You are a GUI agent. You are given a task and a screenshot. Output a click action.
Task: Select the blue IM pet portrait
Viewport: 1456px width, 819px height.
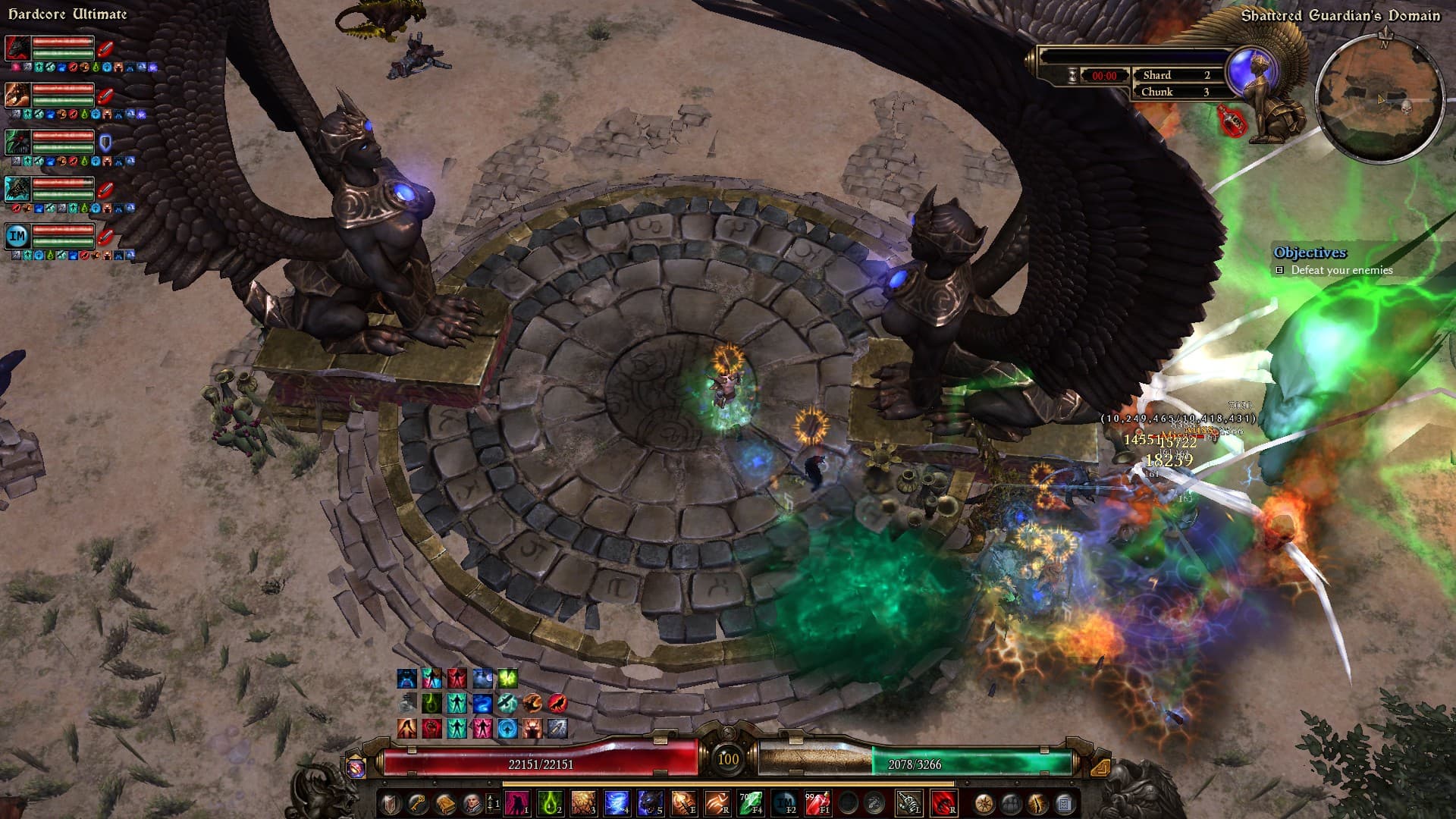(x=17, y=236)
